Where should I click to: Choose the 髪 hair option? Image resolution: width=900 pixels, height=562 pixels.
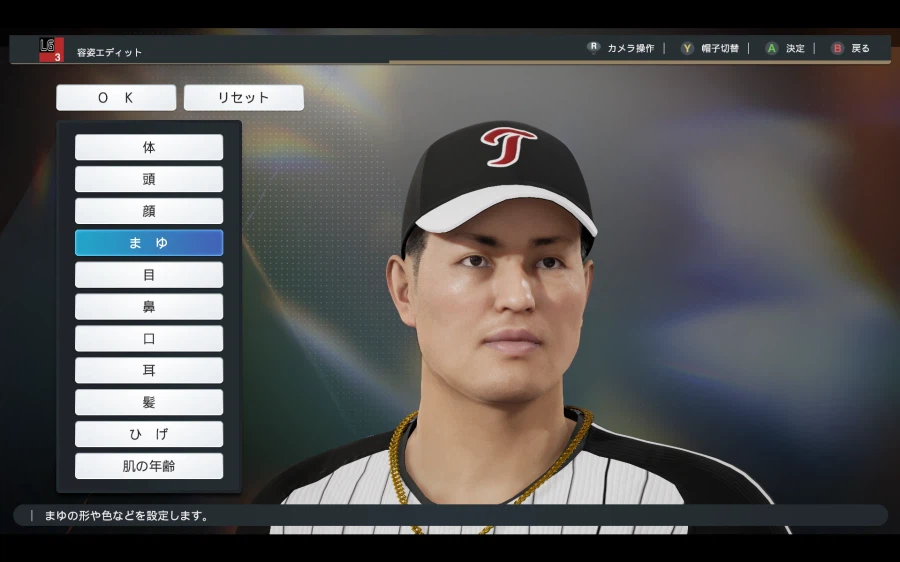[x=149, y=402]
